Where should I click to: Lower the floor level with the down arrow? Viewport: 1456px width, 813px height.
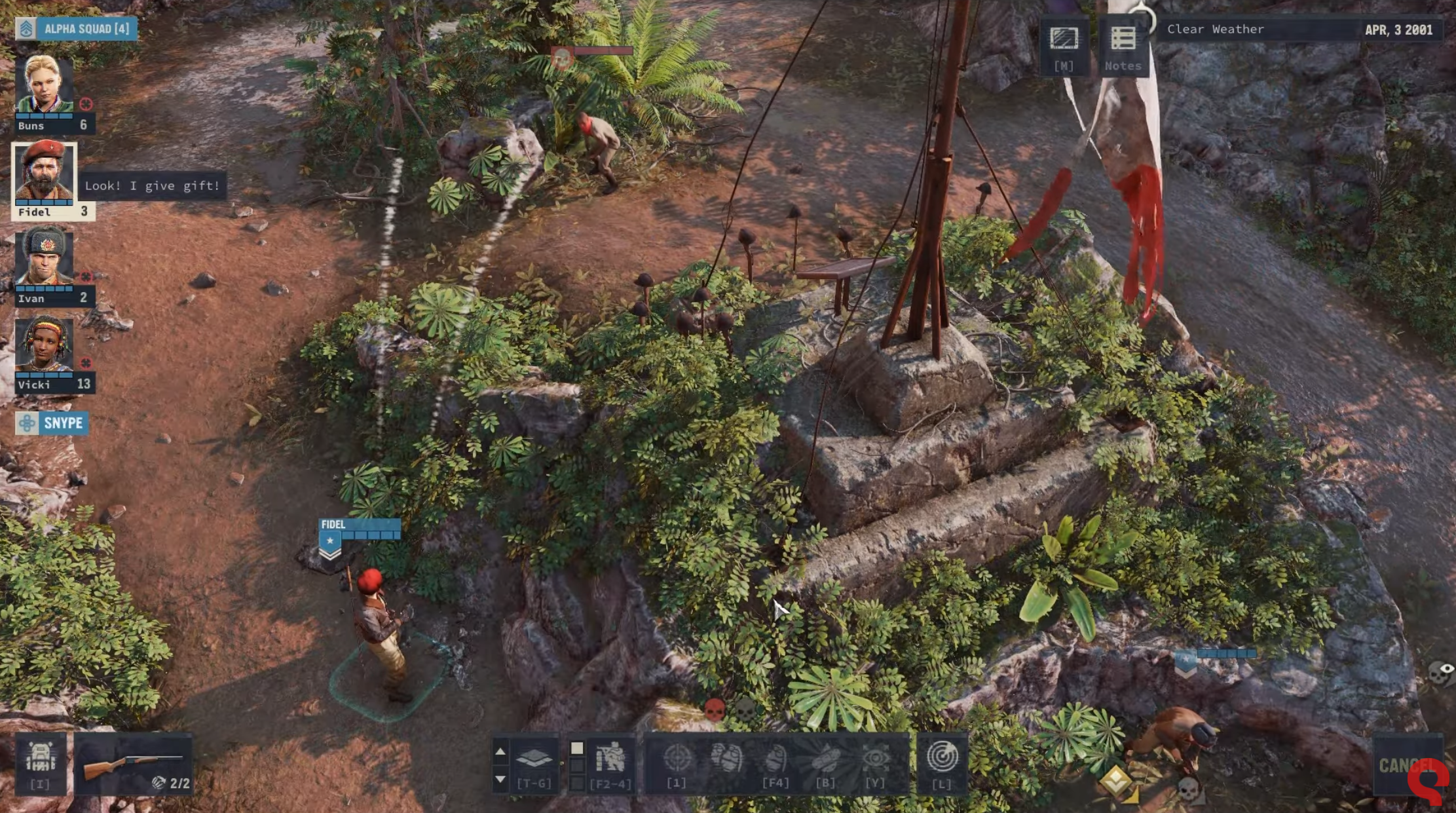coord(500,779)
